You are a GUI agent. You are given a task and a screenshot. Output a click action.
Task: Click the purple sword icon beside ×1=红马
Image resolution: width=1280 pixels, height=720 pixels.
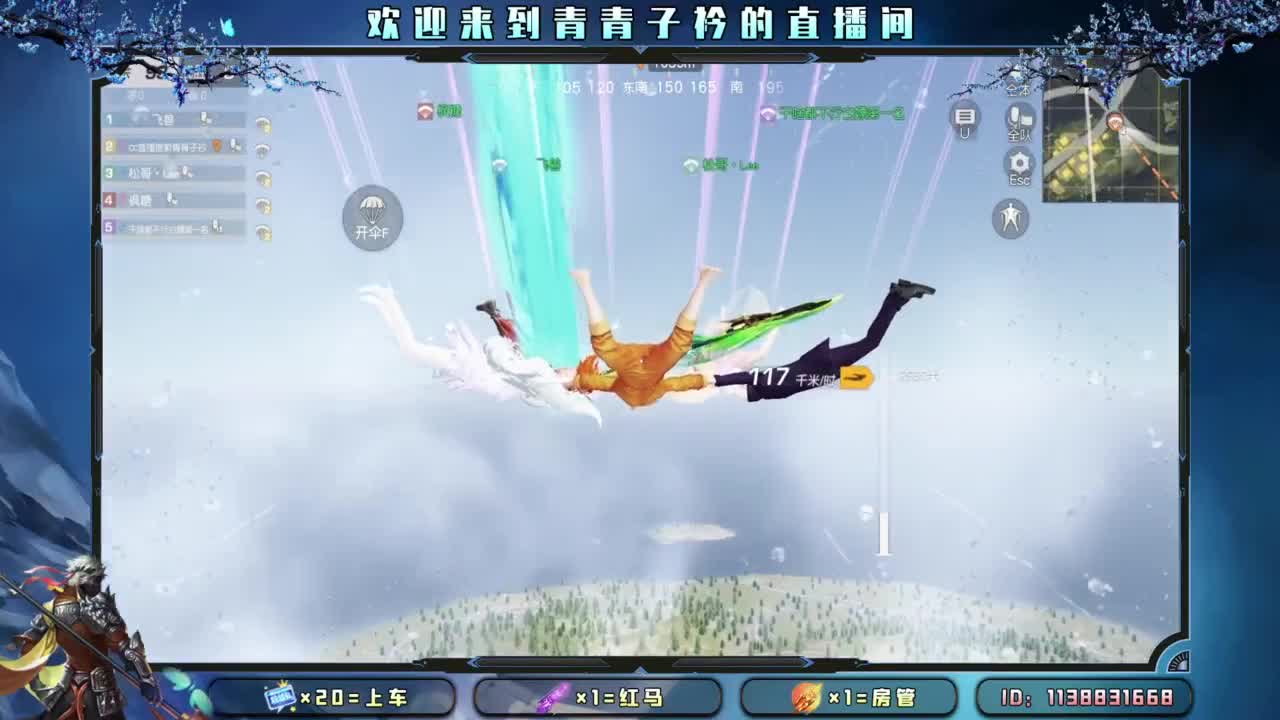tap(554, 698)
